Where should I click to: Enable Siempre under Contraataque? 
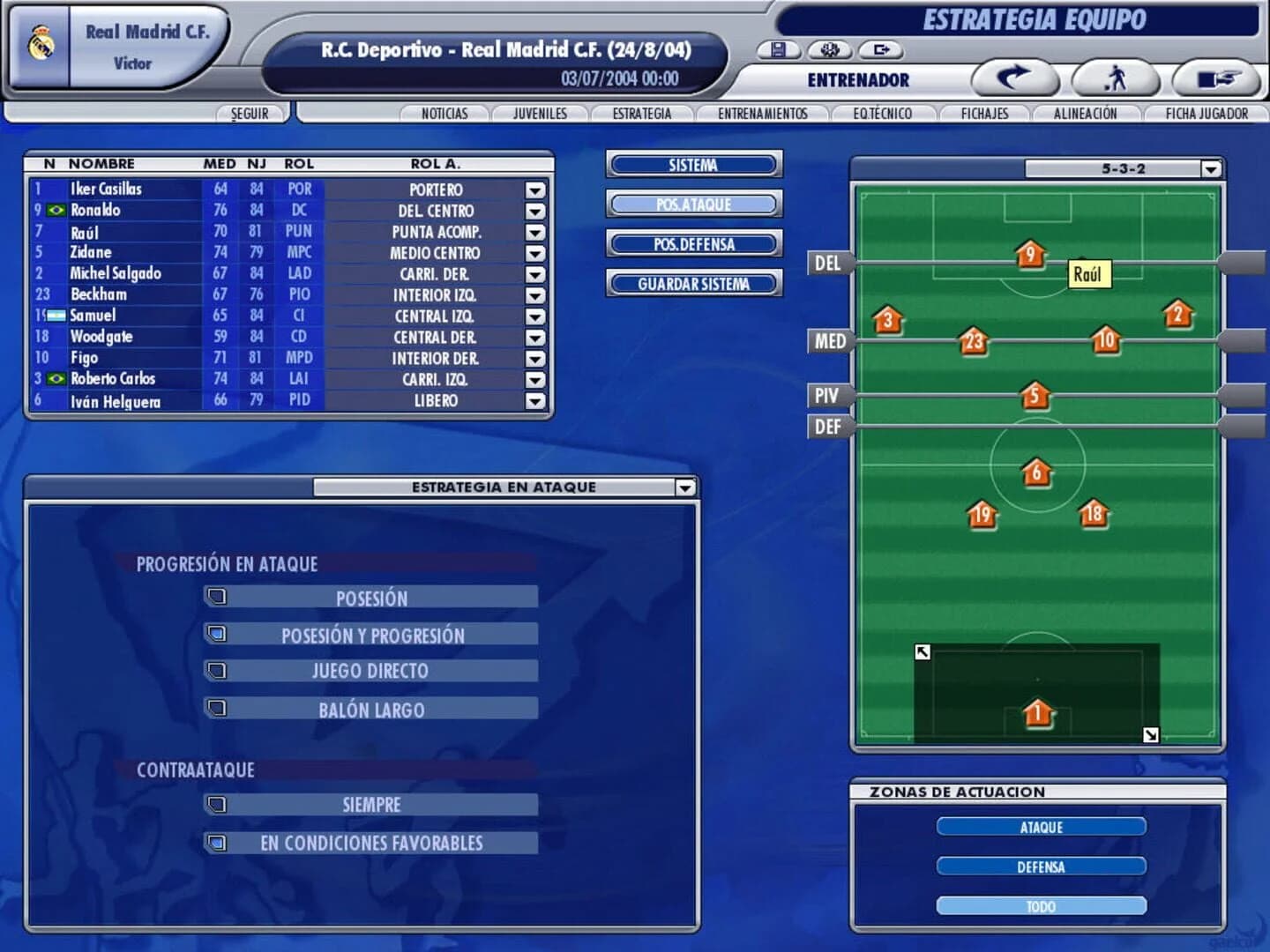click(x=217, y=803)
